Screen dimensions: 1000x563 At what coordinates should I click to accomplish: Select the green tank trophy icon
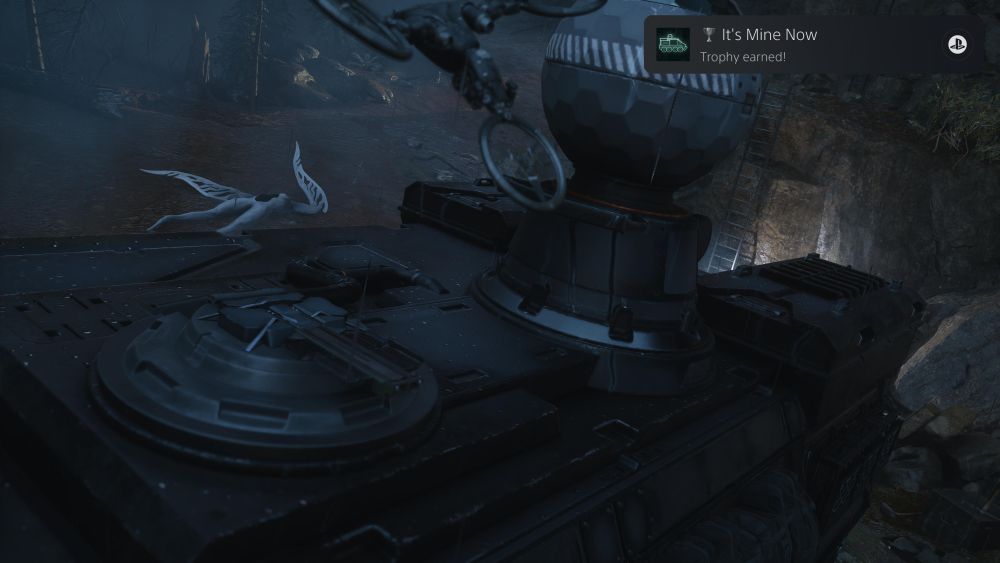673,44
